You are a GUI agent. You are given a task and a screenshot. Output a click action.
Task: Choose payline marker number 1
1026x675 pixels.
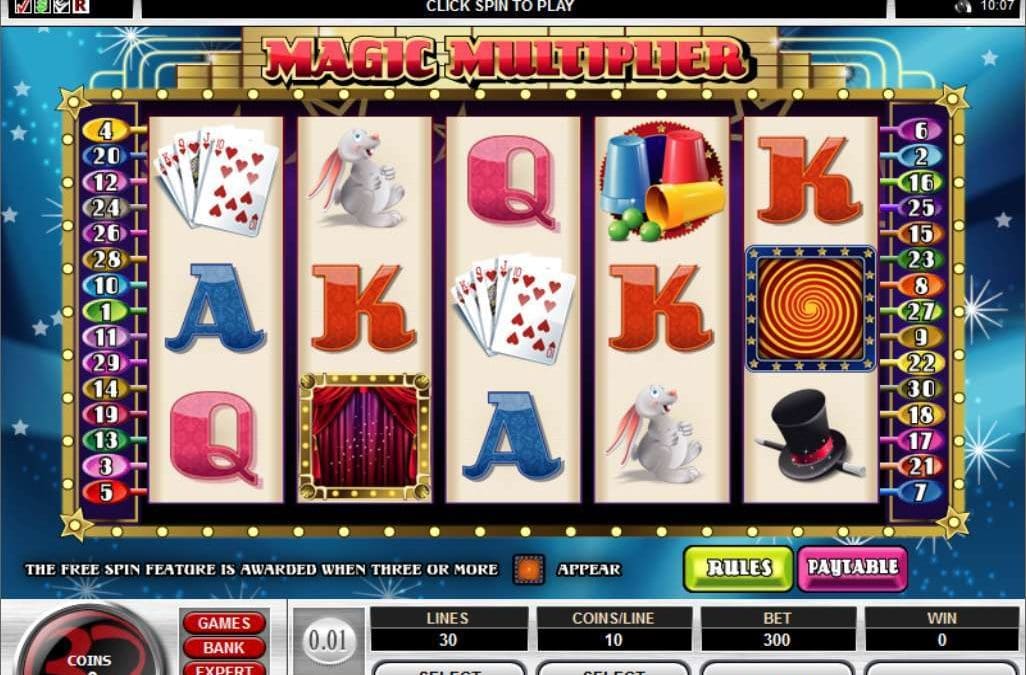click(105, 311)
